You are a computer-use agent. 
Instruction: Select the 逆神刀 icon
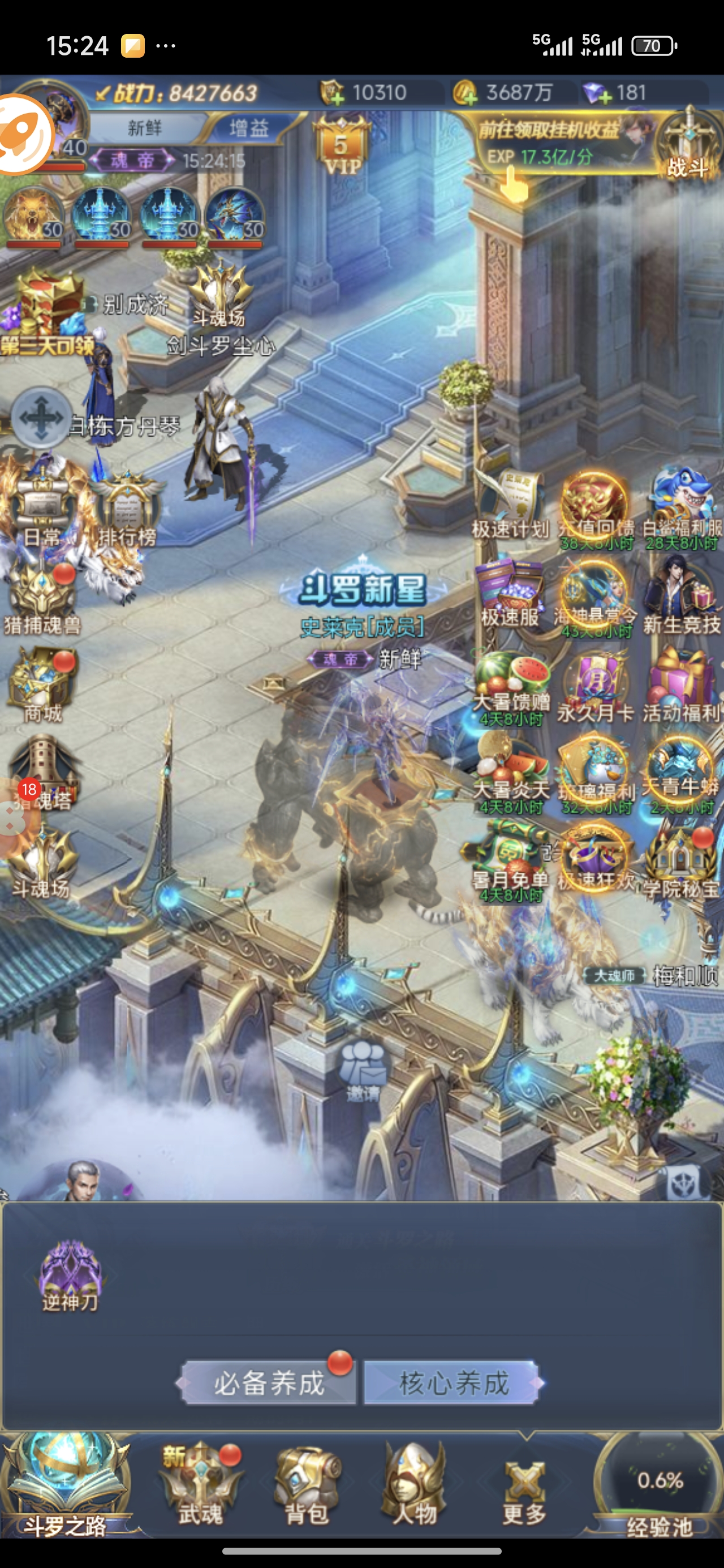70,1275
